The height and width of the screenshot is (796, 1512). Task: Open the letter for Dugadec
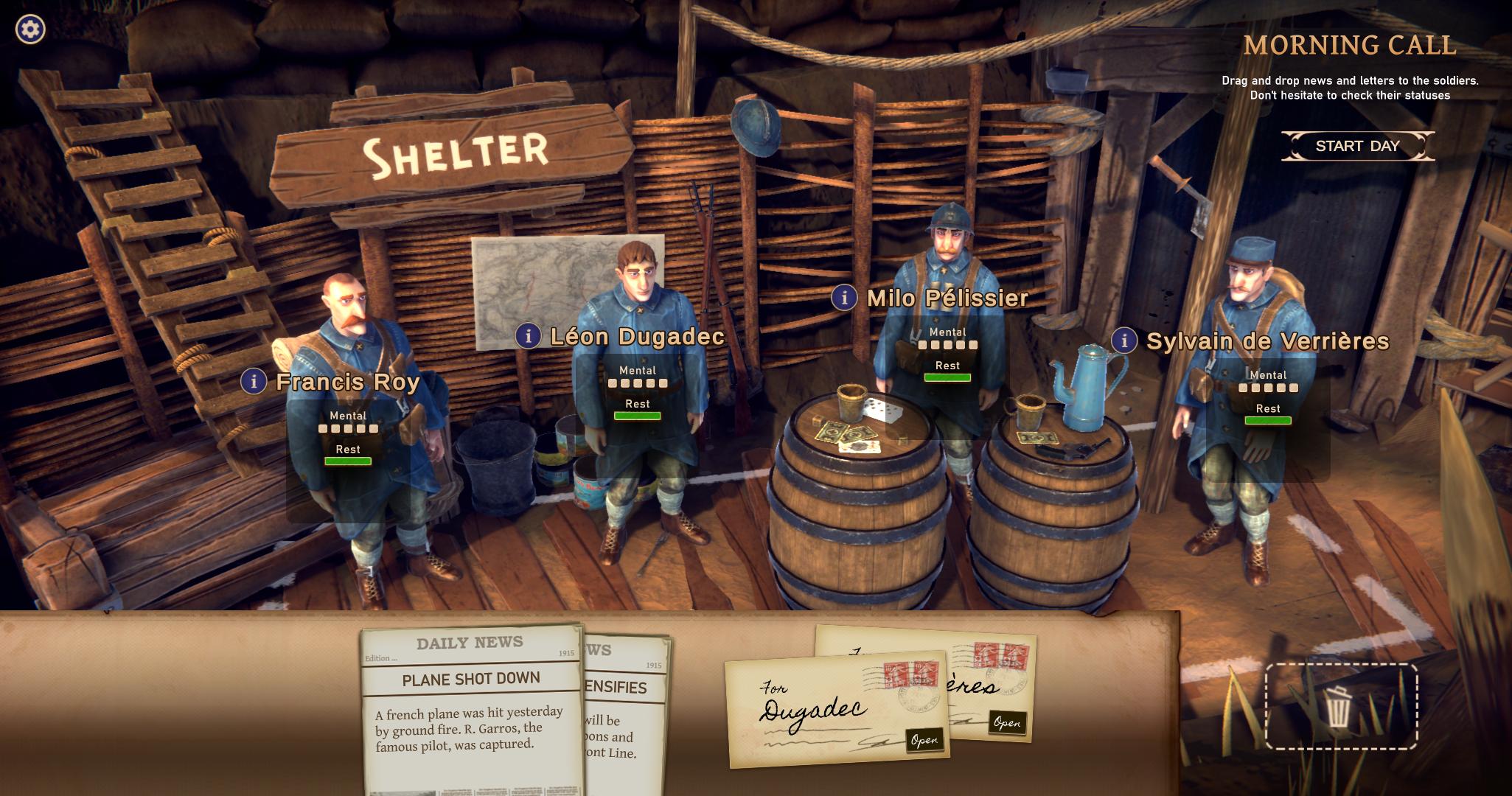(x=924, y=740)
